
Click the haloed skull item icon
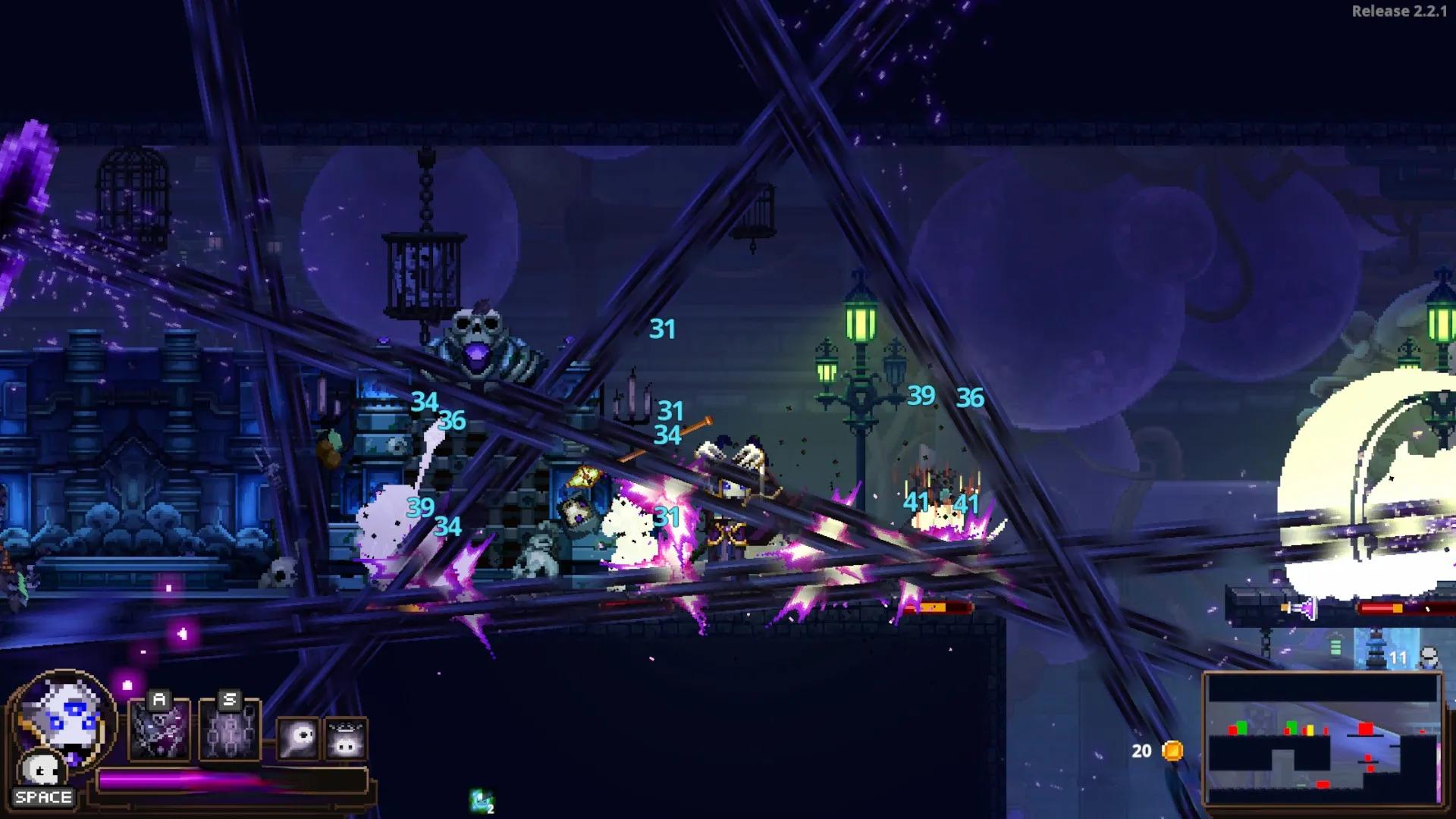click(x=347, y=739)
